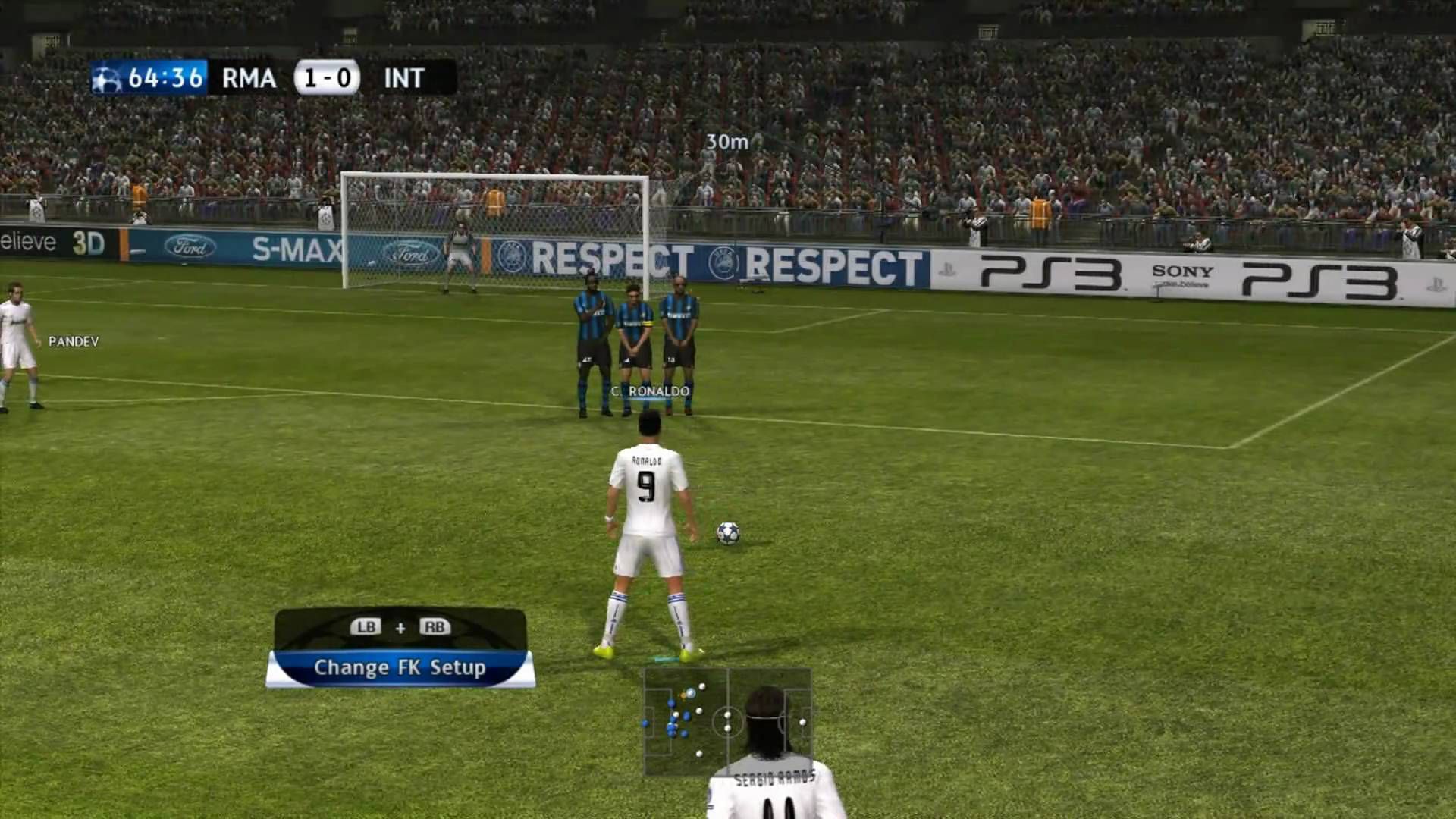Click the UEFA Champions League logo on scoreboard
The image size is (1456, 819).
(x=108, y=78)
